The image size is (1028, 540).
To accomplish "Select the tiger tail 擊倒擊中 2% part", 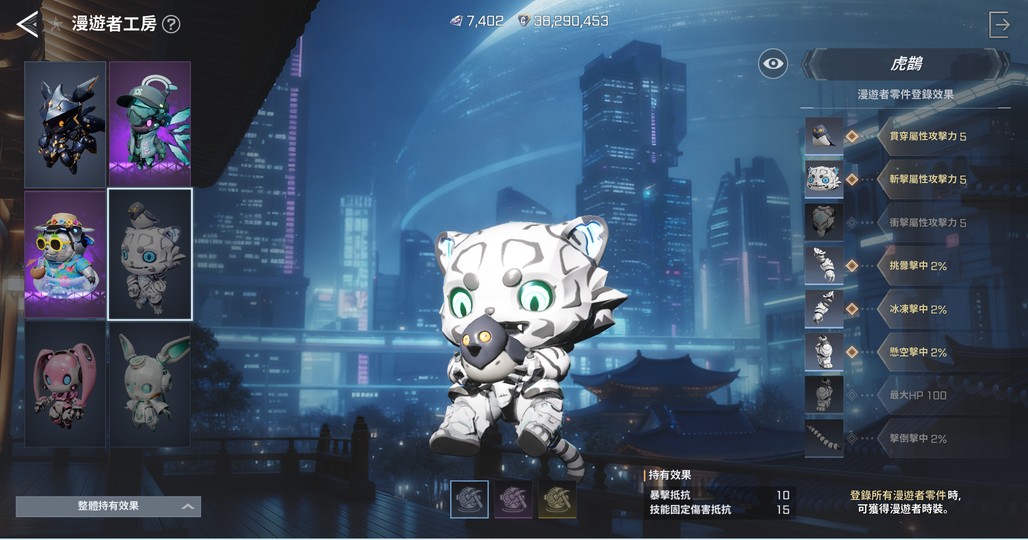I will [x=824, y=438].
